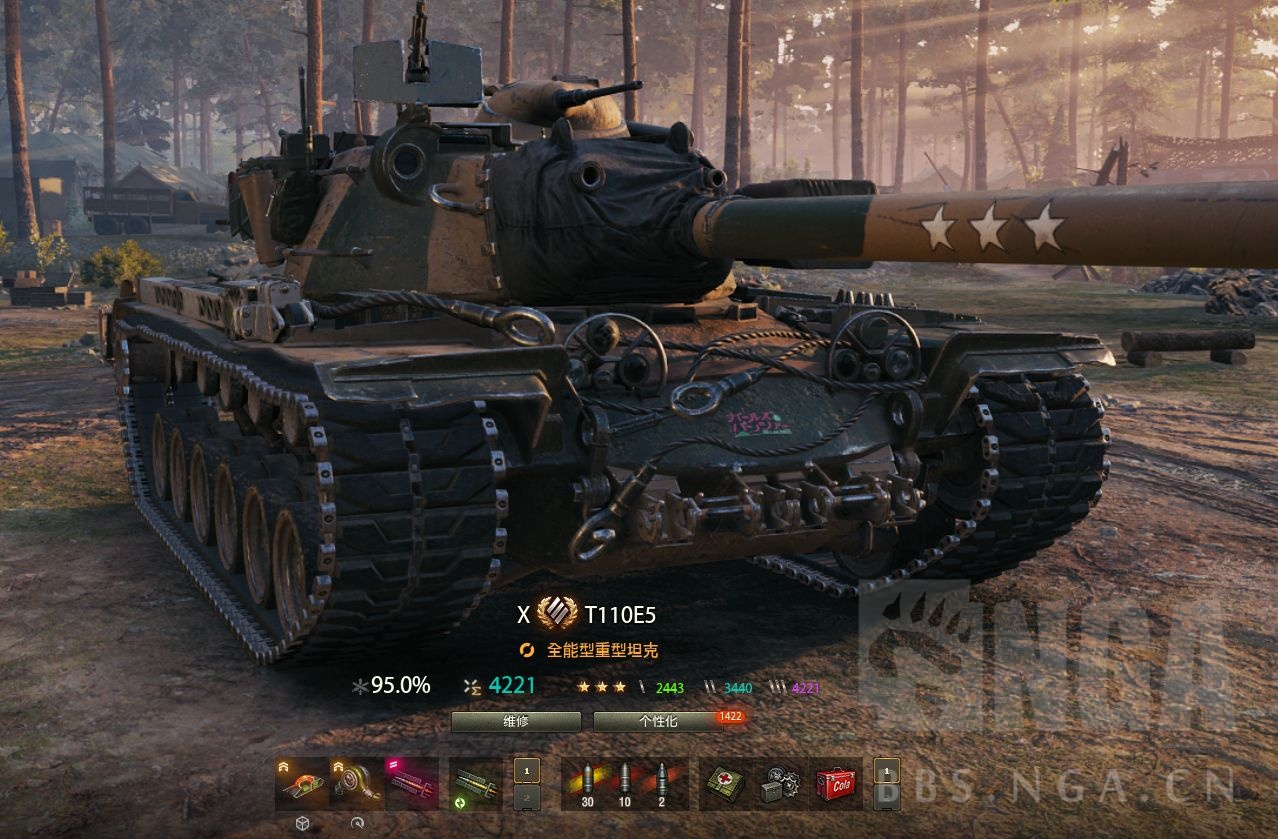Select the turbine-shaped equipment slot
This screenshot has width=1278, height=839.
tap(357, 783)
